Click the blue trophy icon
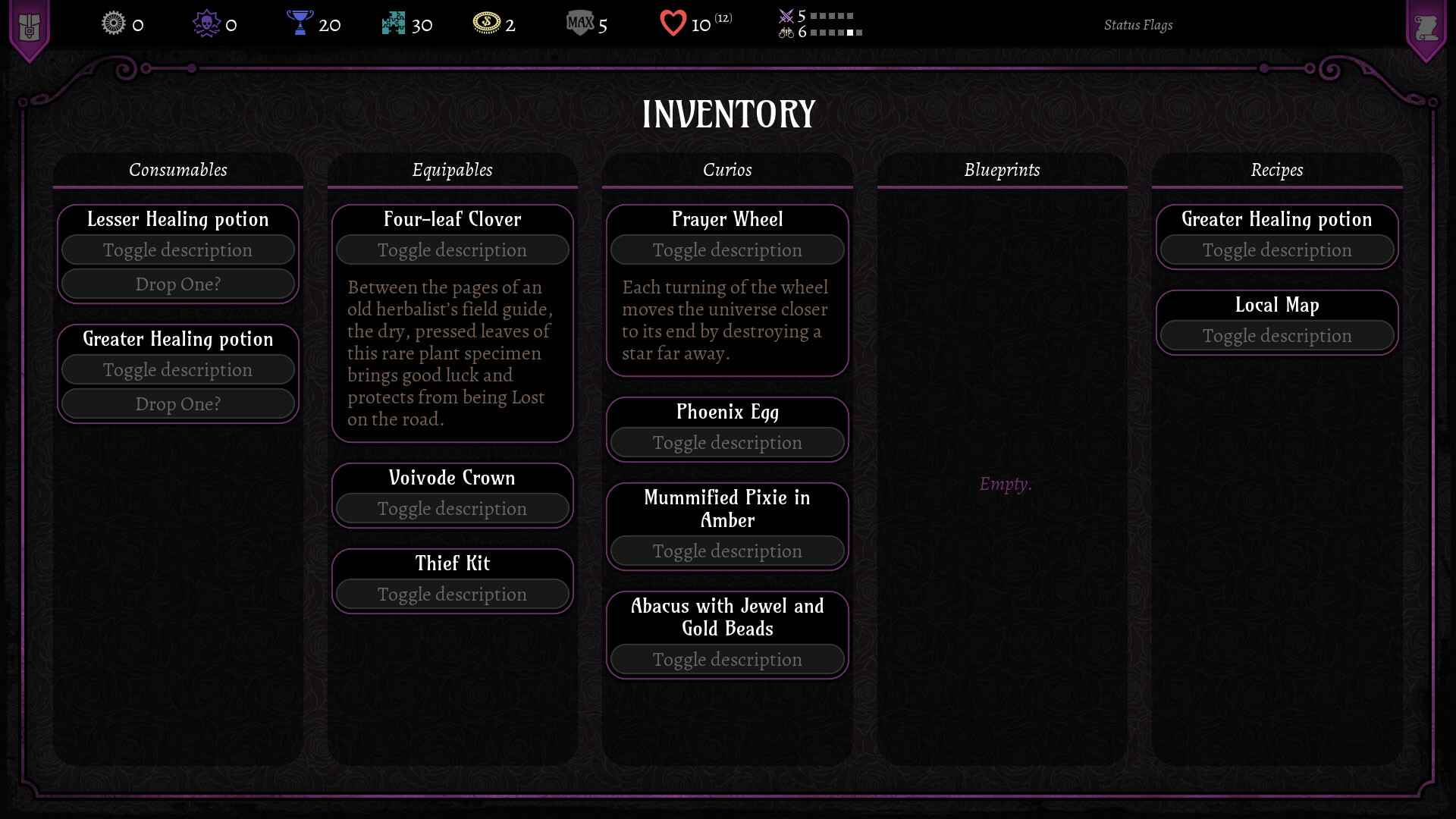1456x819 pixels. click(x=300, y=24)
